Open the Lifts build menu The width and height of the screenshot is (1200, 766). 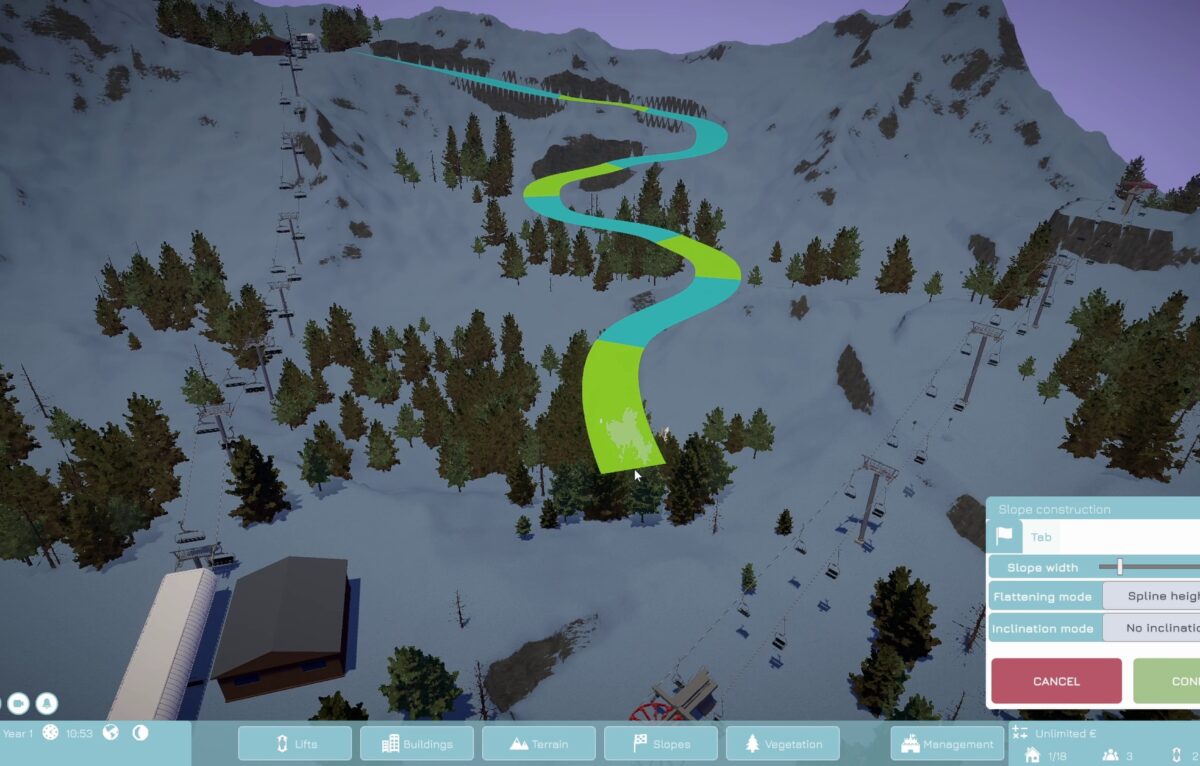295,743
